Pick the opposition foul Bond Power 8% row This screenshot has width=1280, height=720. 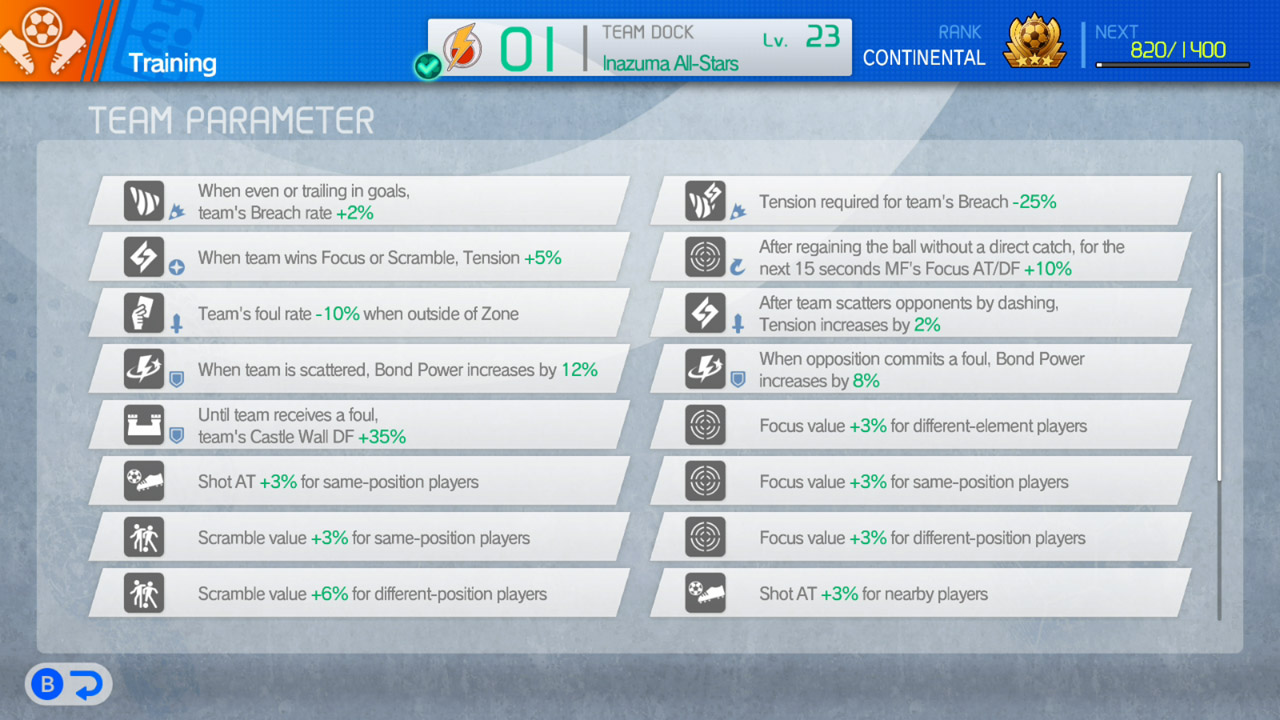[920, 369]
